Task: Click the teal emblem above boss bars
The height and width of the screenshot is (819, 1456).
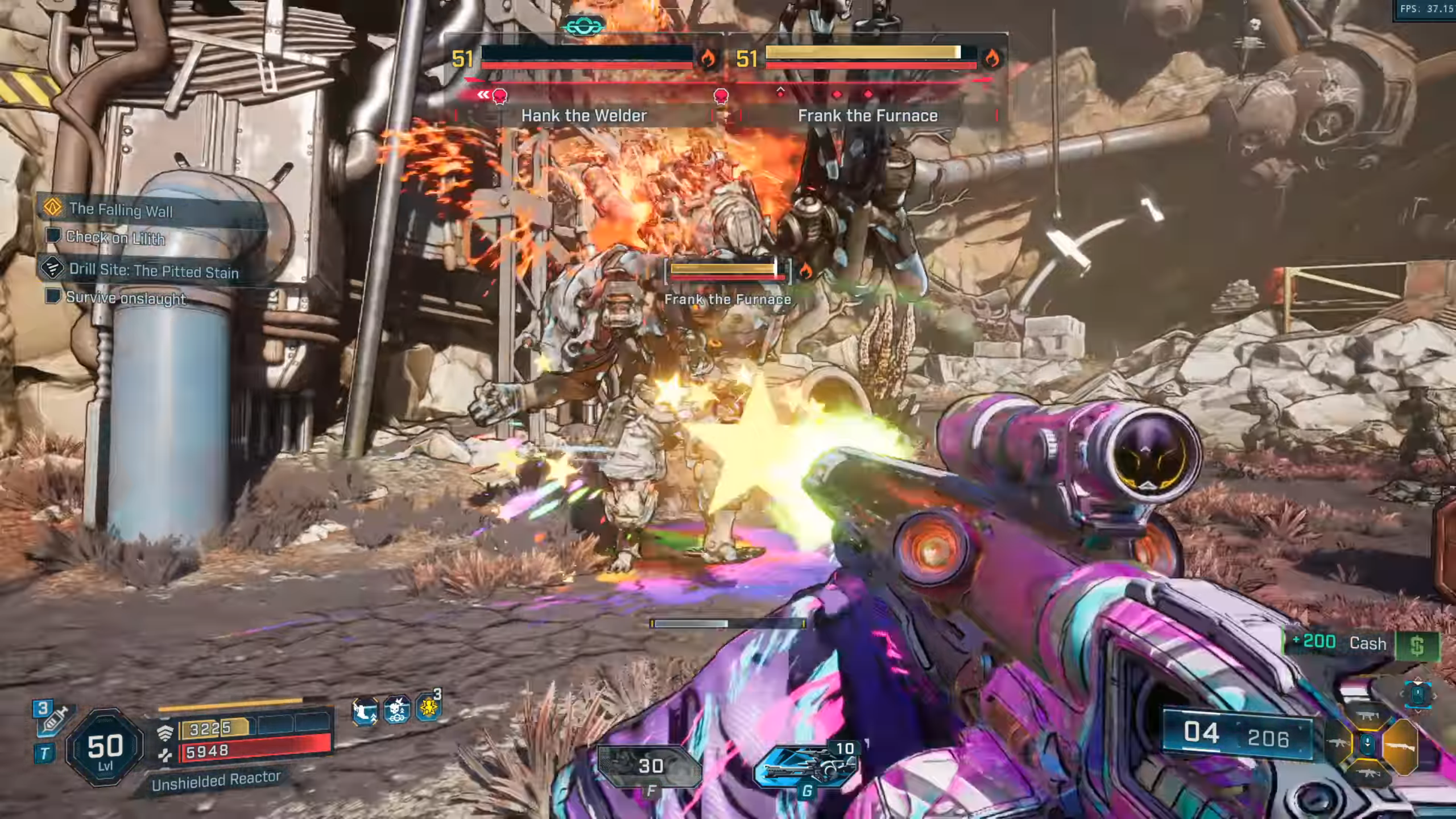Action: pyautogui.click(x=582, y=26)
